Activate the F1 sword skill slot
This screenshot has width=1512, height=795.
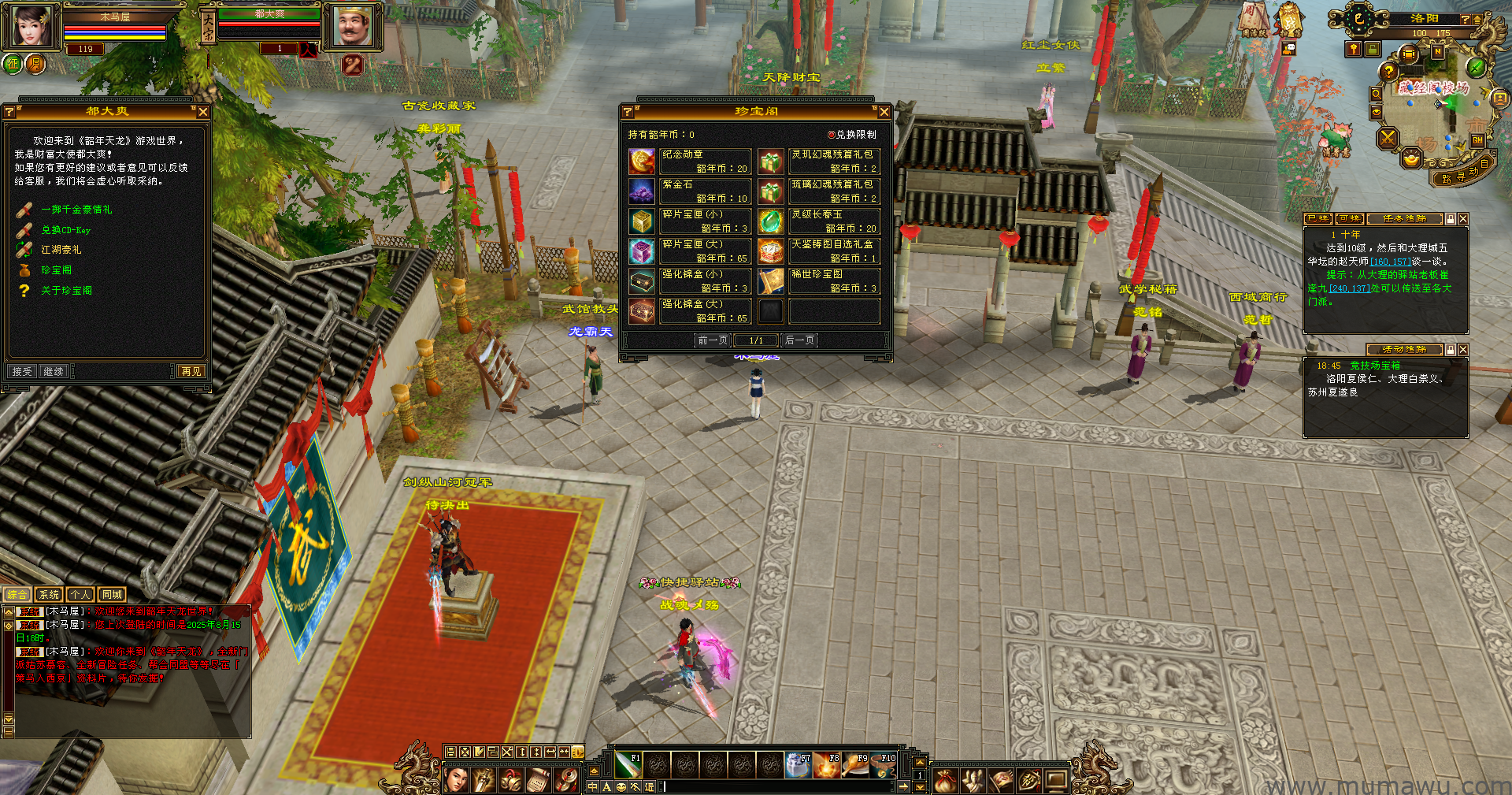(628, 764)
